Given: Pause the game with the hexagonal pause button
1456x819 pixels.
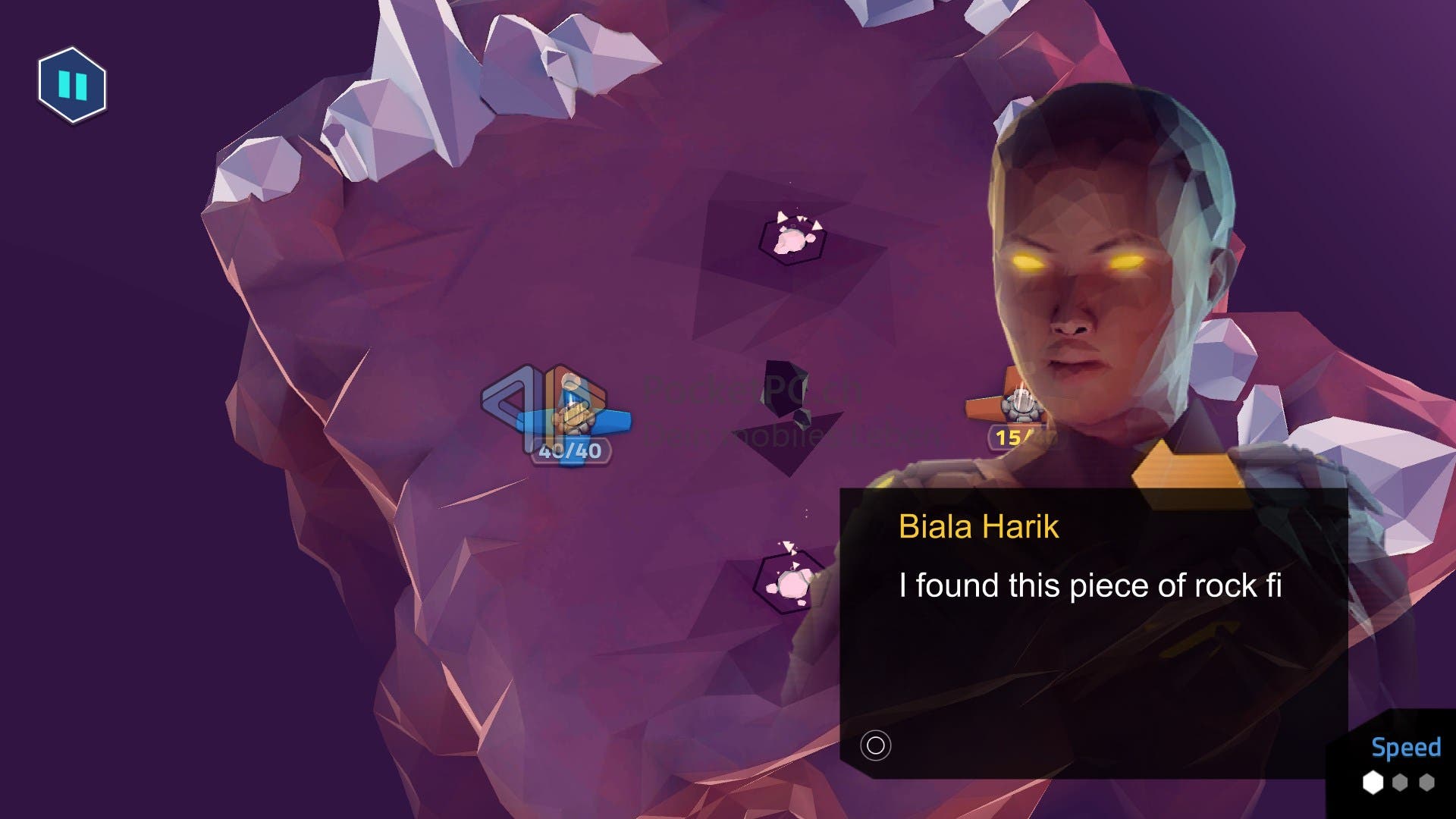Looking at the screenshot, I should point(73,85).
